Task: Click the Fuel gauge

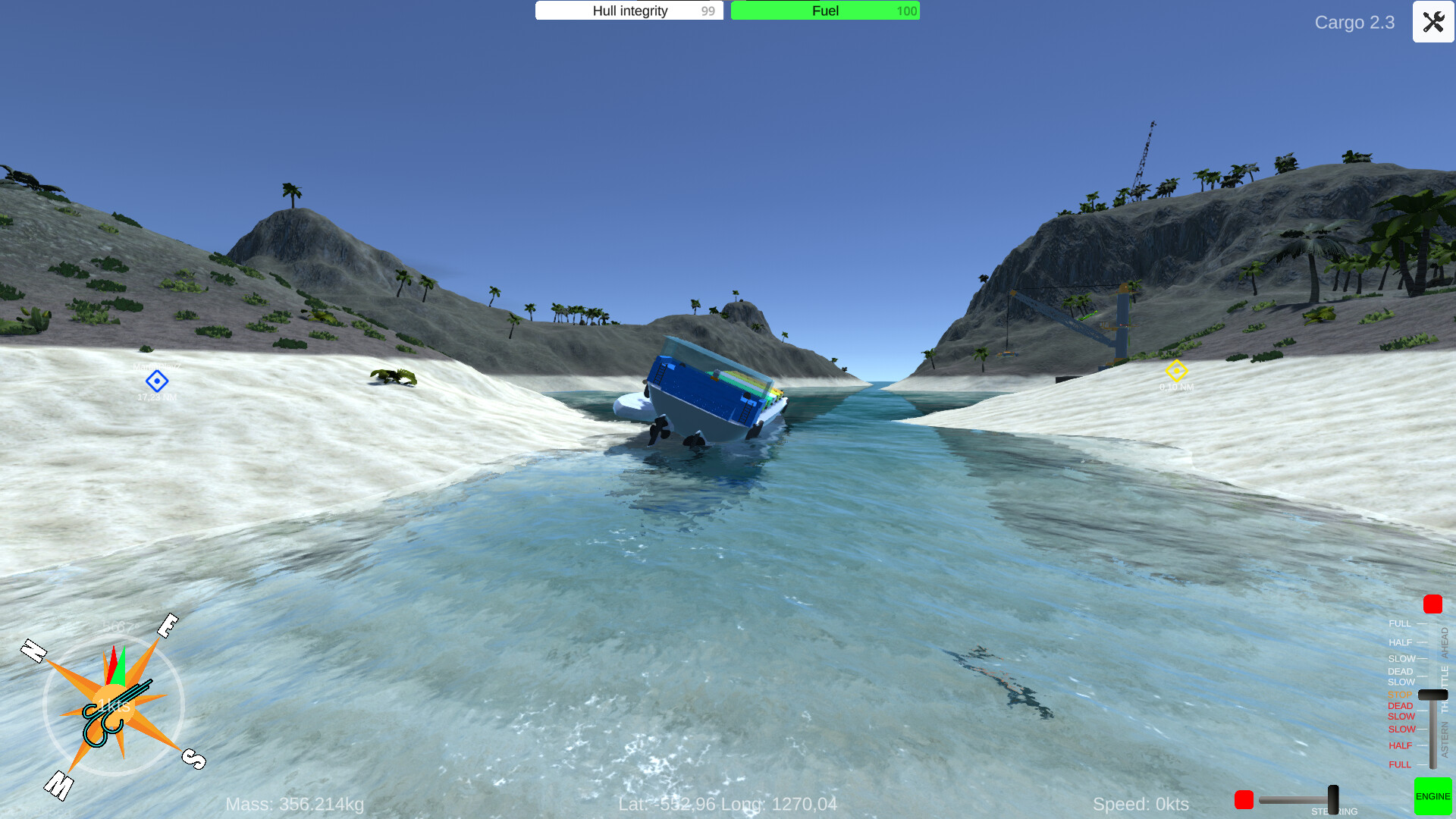Action: pyautogui.click(x=824, y=11)
